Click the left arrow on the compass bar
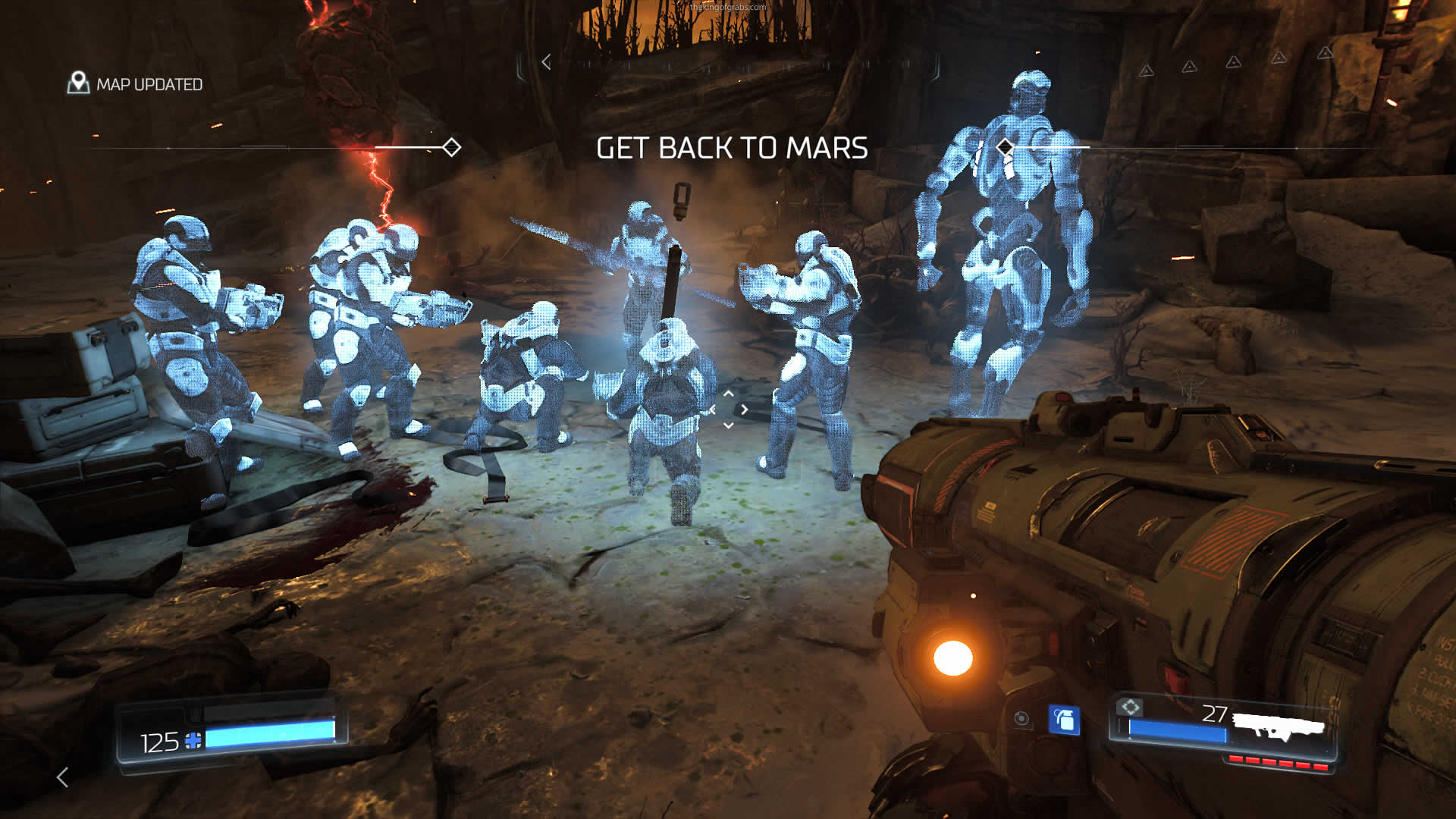 546,62
